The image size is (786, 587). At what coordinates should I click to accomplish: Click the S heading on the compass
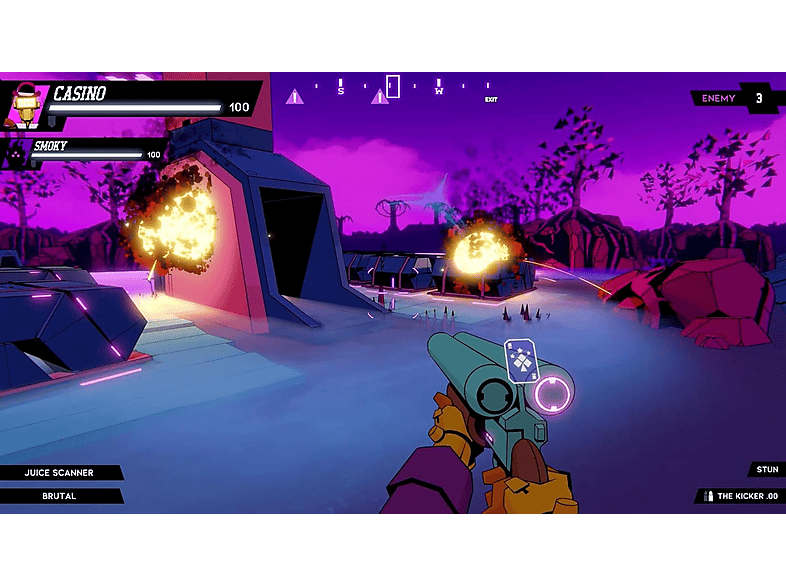tap(340, 90)
